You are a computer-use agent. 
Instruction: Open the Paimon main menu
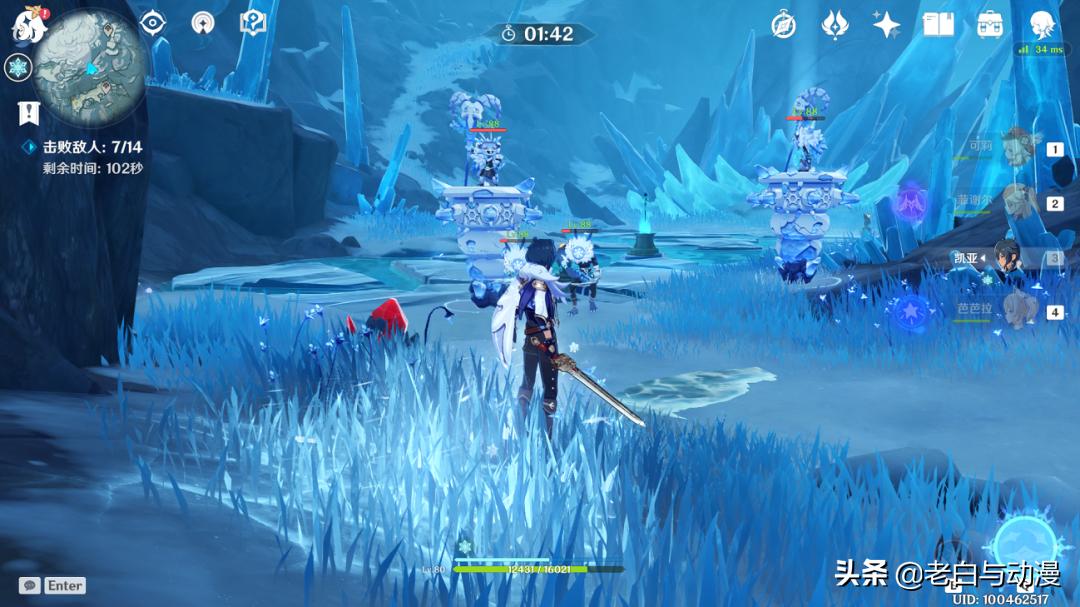pyautogui.click(x=29, y=26)
